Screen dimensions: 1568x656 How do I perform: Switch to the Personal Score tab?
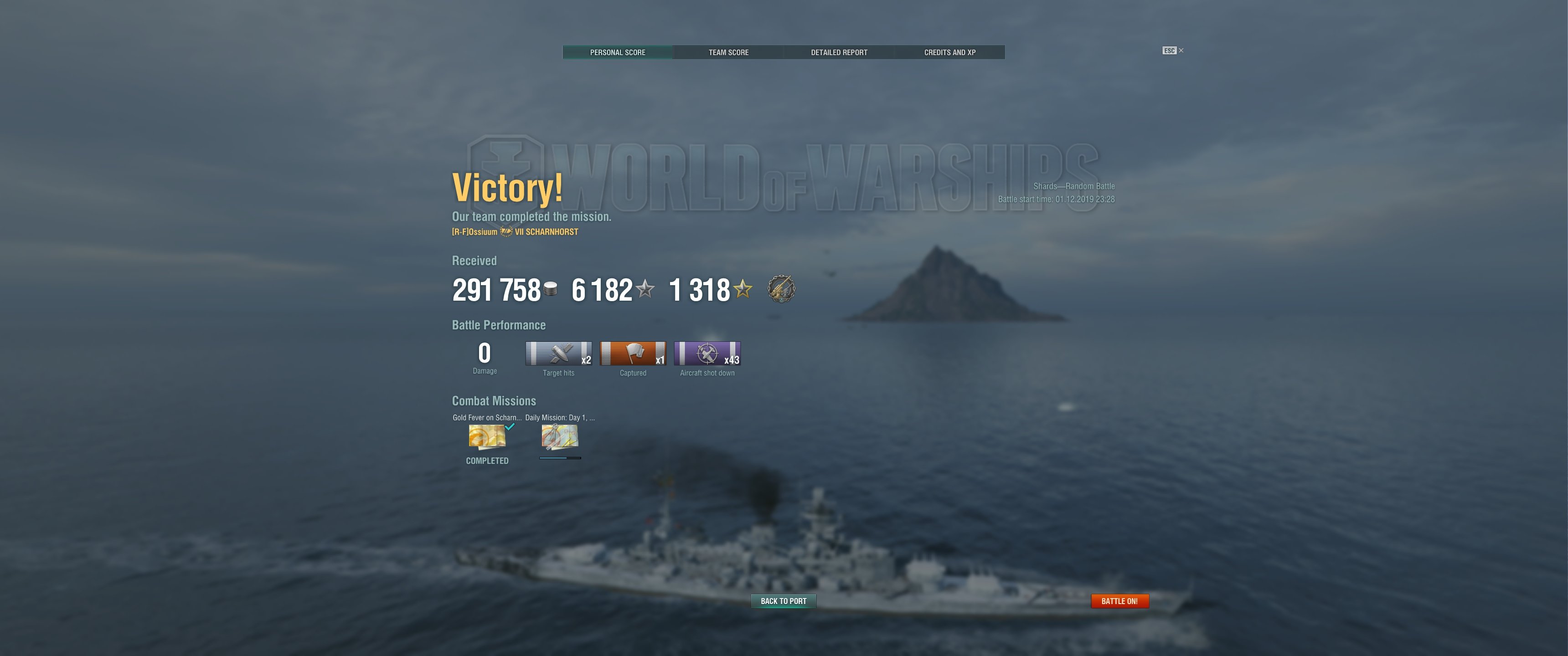coord(617,52)
